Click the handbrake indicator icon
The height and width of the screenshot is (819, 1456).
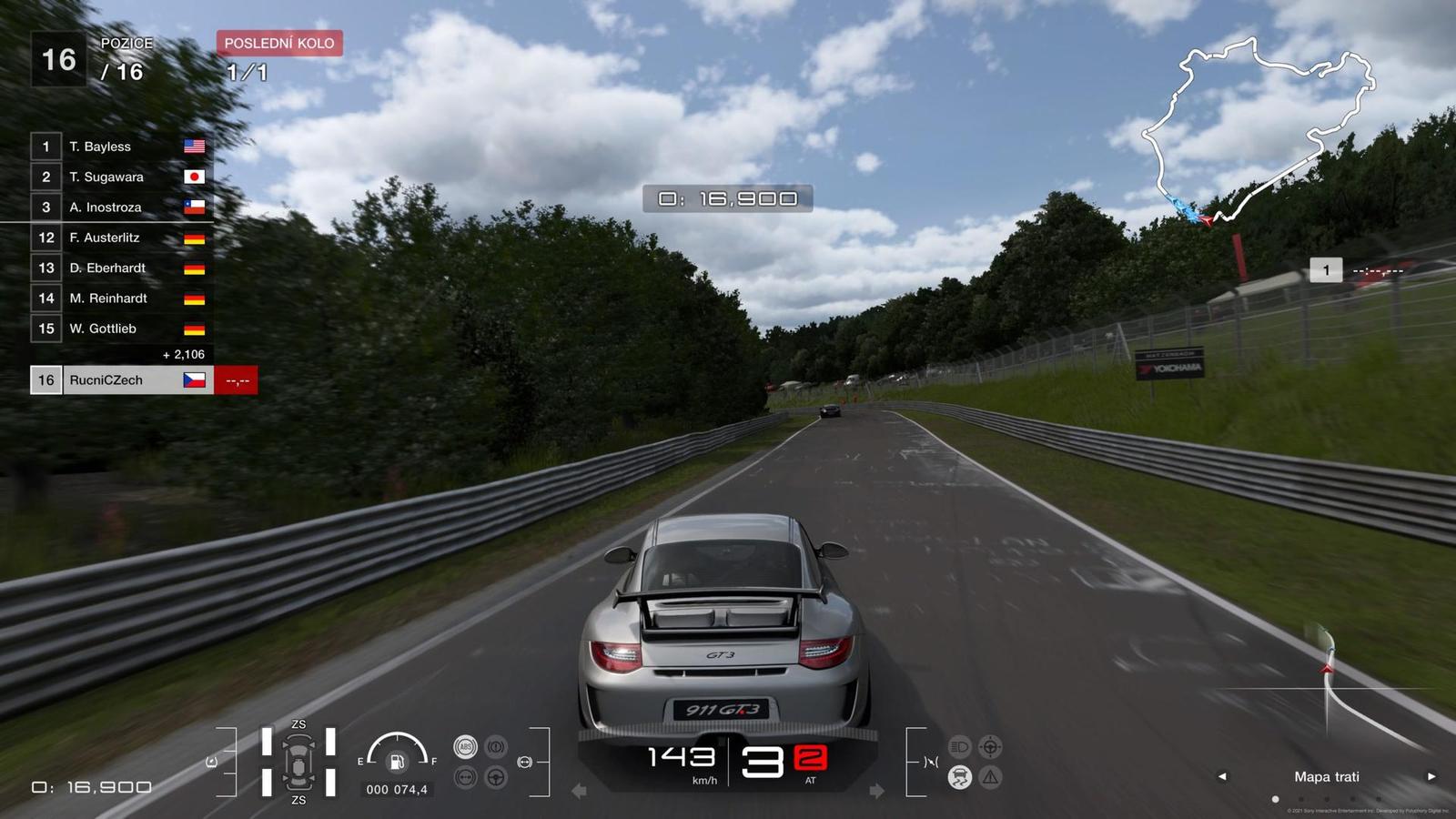tap(496, 747)
